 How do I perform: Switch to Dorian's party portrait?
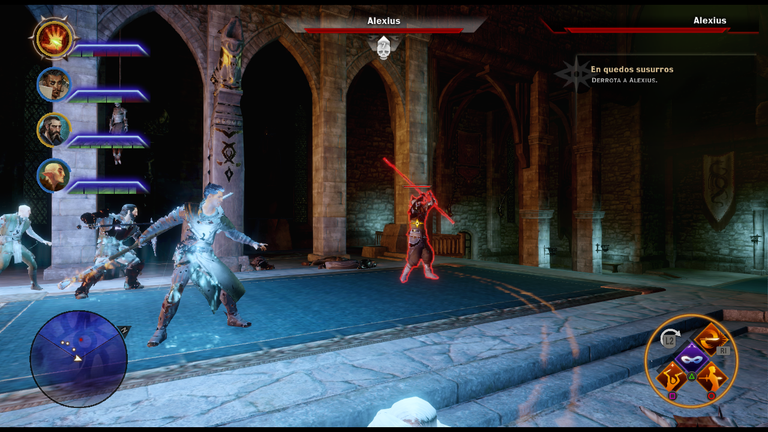pos(54,84)
